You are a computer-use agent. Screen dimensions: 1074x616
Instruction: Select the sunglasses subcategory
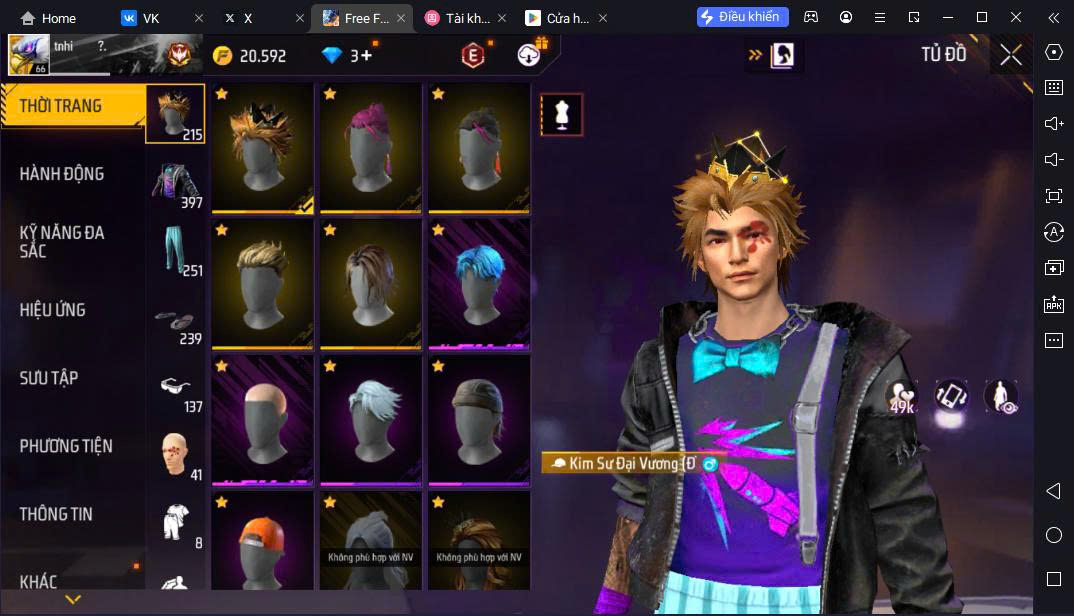(176, 389)
